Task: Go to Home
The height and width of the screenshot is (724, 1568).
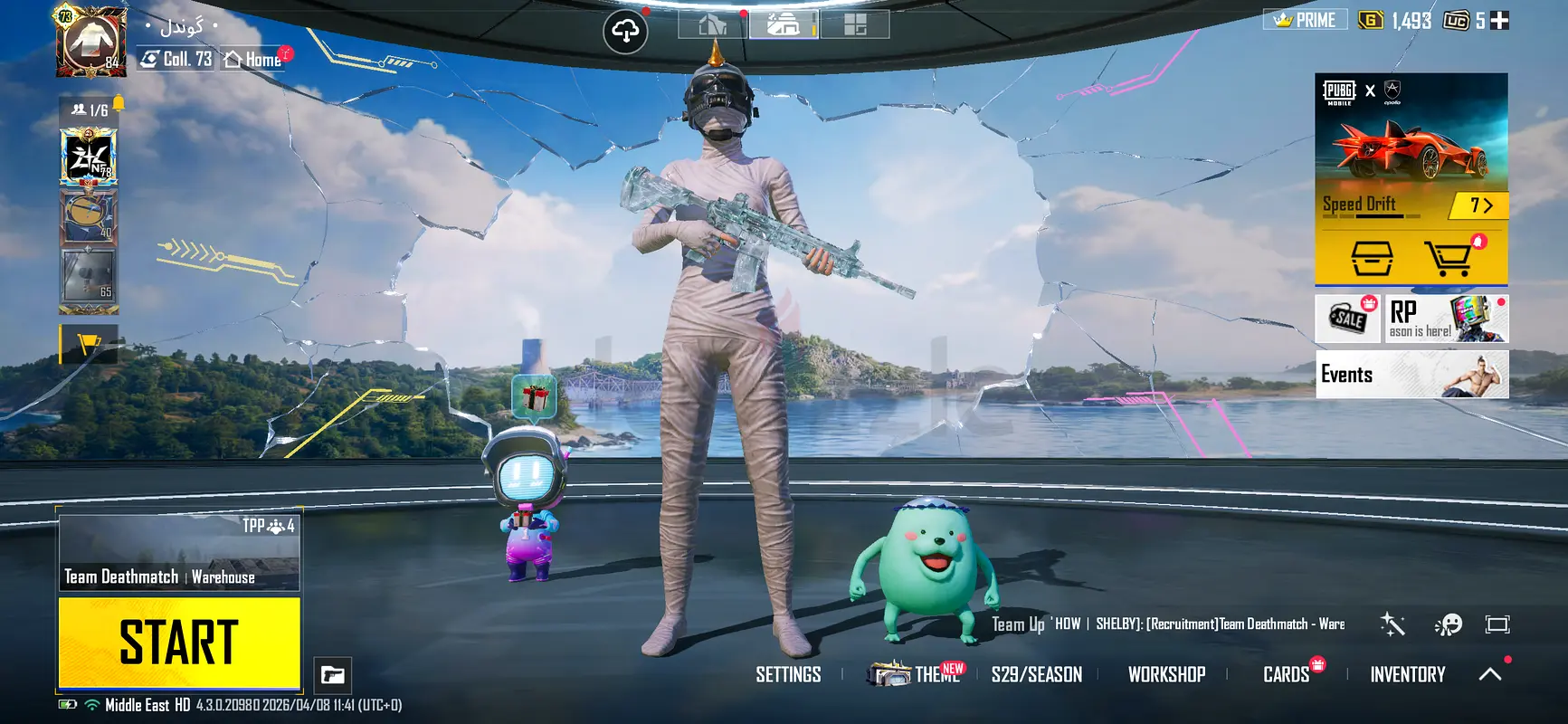Action: coord(254,60)
